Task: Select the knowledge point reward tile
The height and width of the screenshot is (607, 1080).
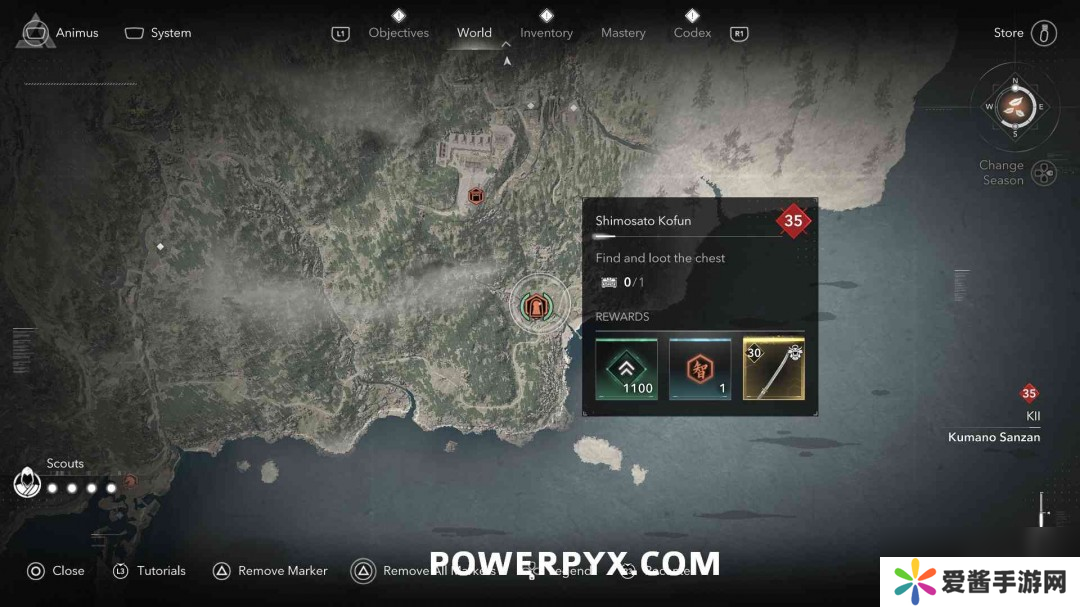Action: click(x=700, y=368)
